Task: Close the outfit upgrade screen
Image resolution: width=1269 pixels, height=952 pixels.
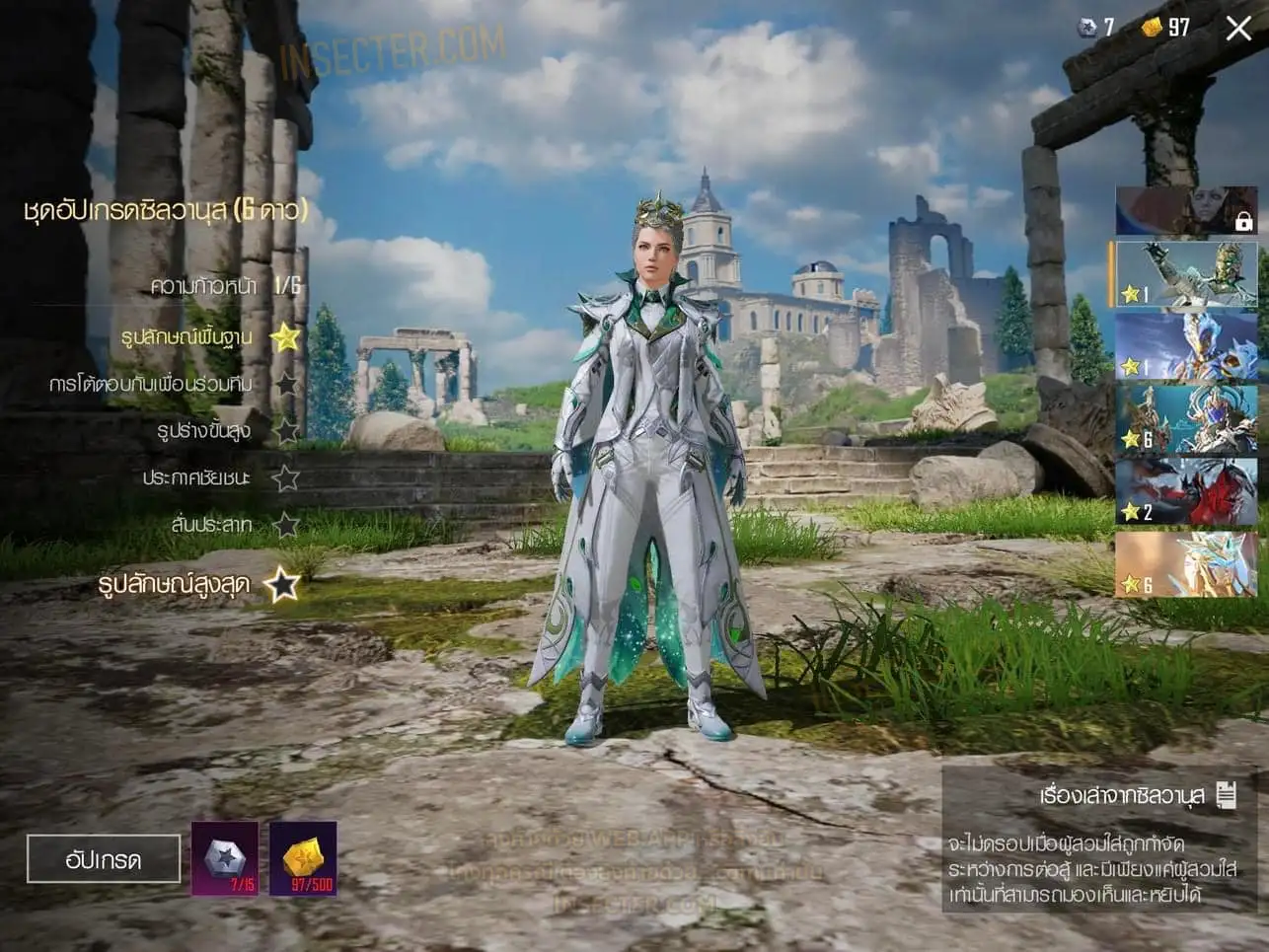Action: click(1238, 28)
